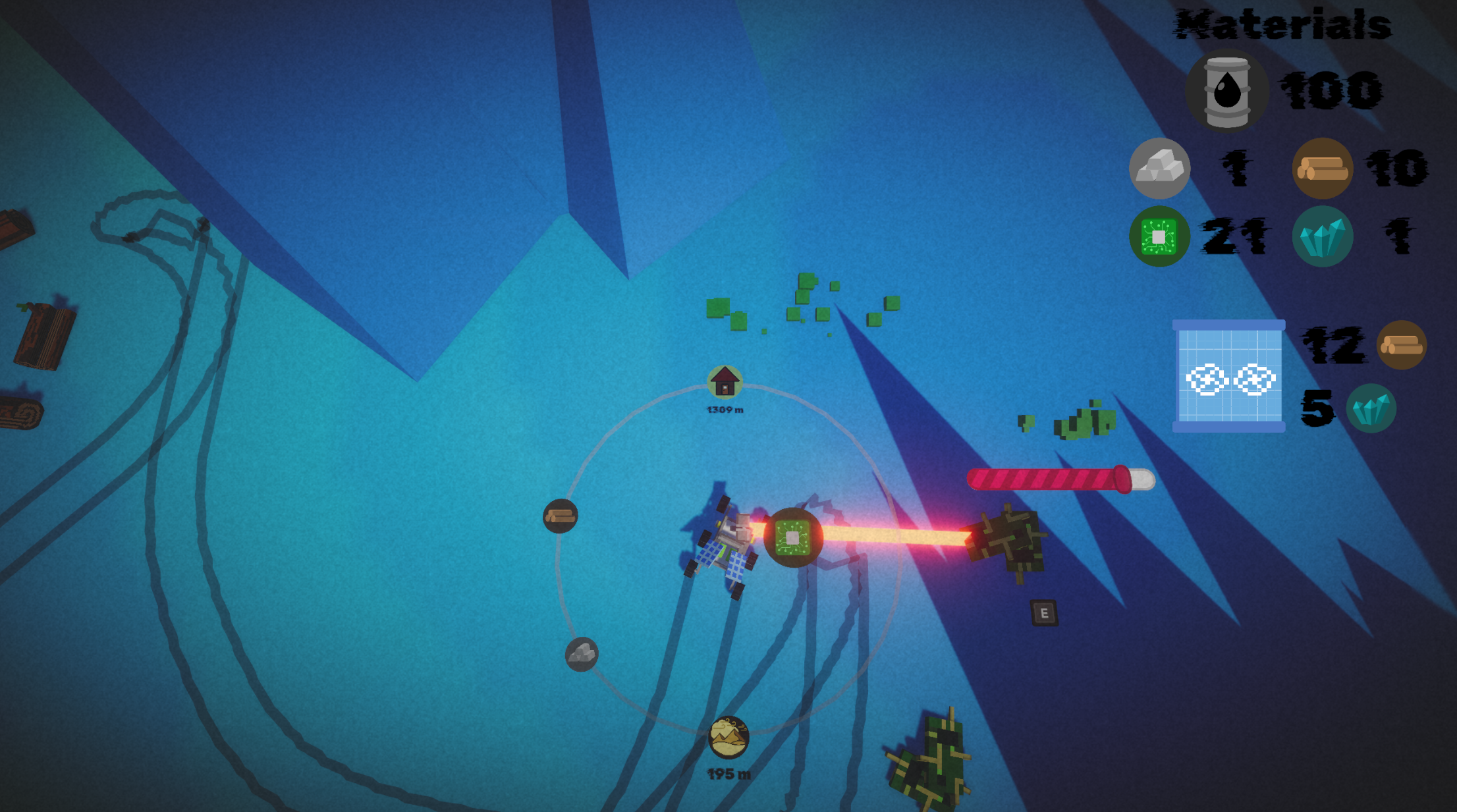The height and width of the screenshot is (812, 1457).
Task: Select the metal ingots material icon
Action: click(1159, 169)
